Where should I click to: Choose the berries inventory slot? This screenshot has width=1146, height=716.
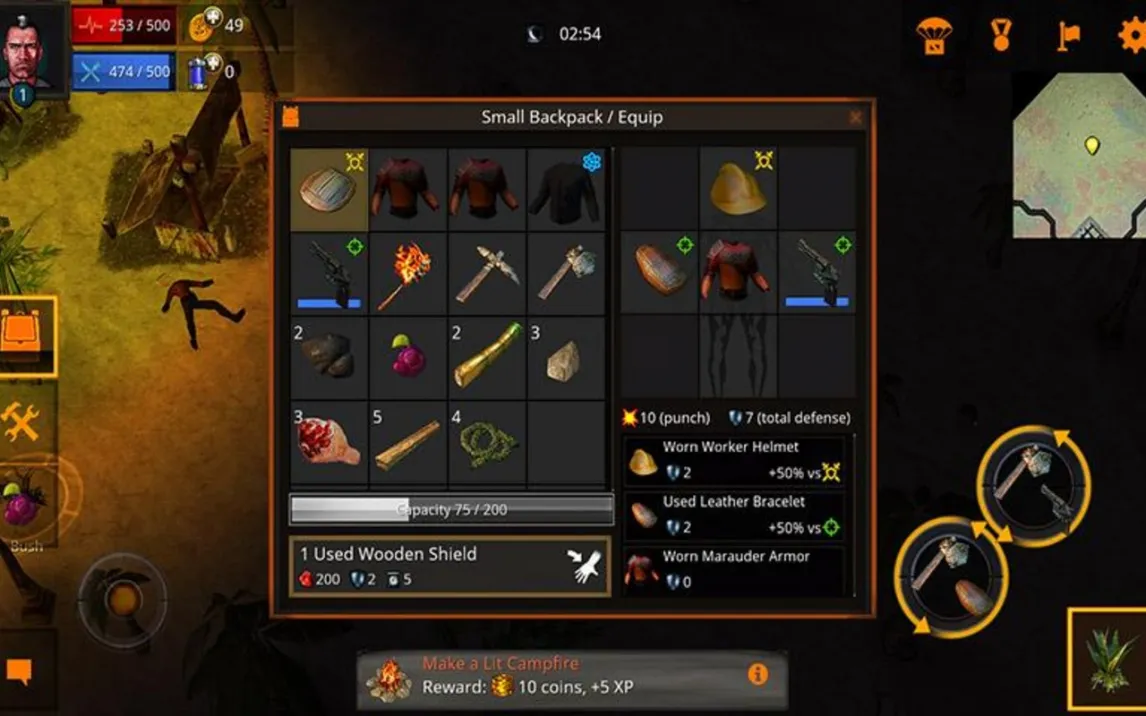click(408, 357)
